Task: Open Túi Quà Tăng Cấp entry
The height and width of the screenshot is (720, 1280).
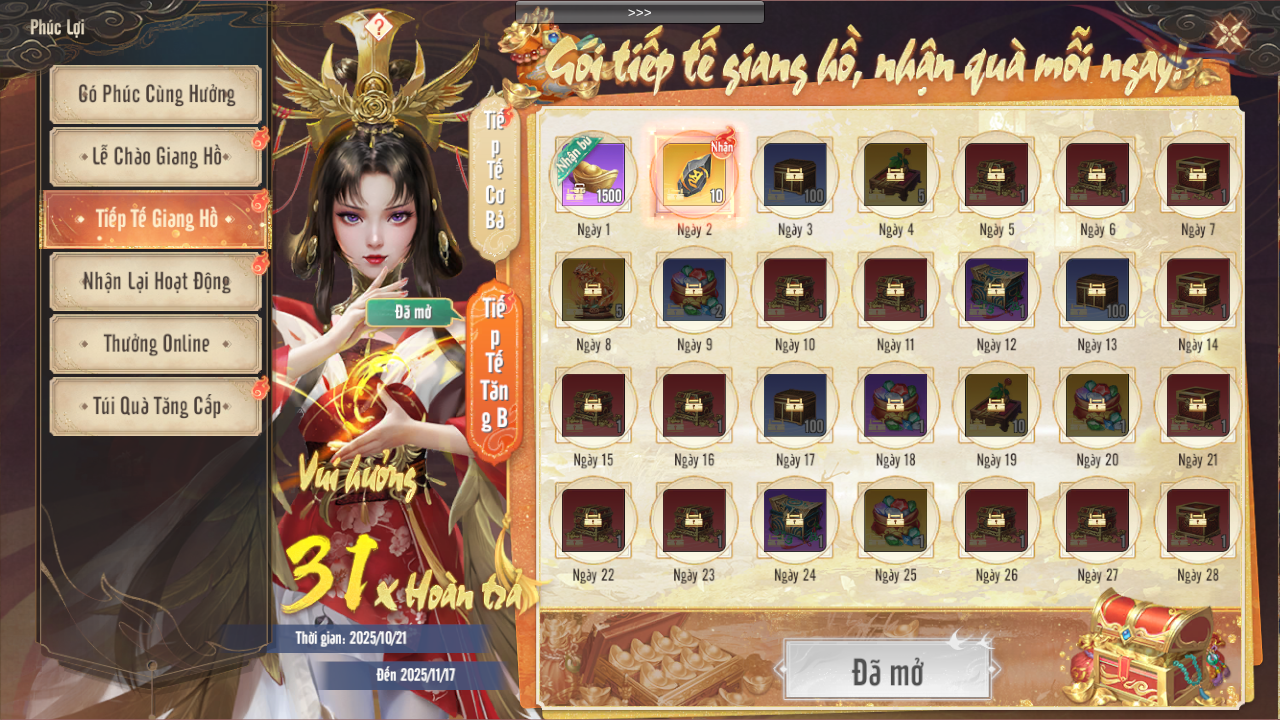Action: point(156,407)
